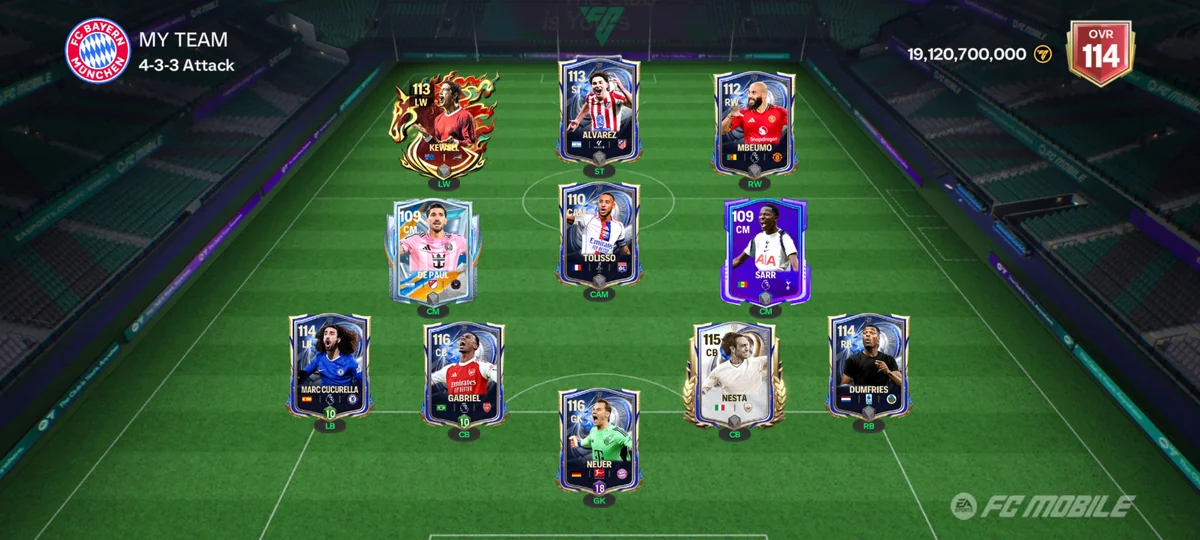Select Mbeumo's right wing card

click(754, 122)
